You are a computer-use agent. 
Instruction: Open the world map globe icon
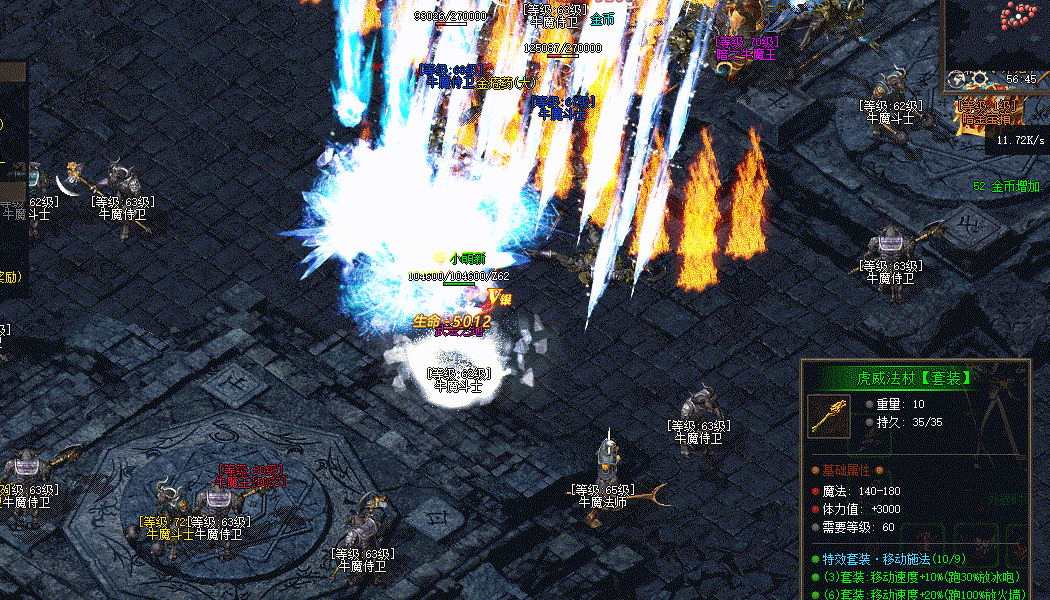(x=956, y=79)
